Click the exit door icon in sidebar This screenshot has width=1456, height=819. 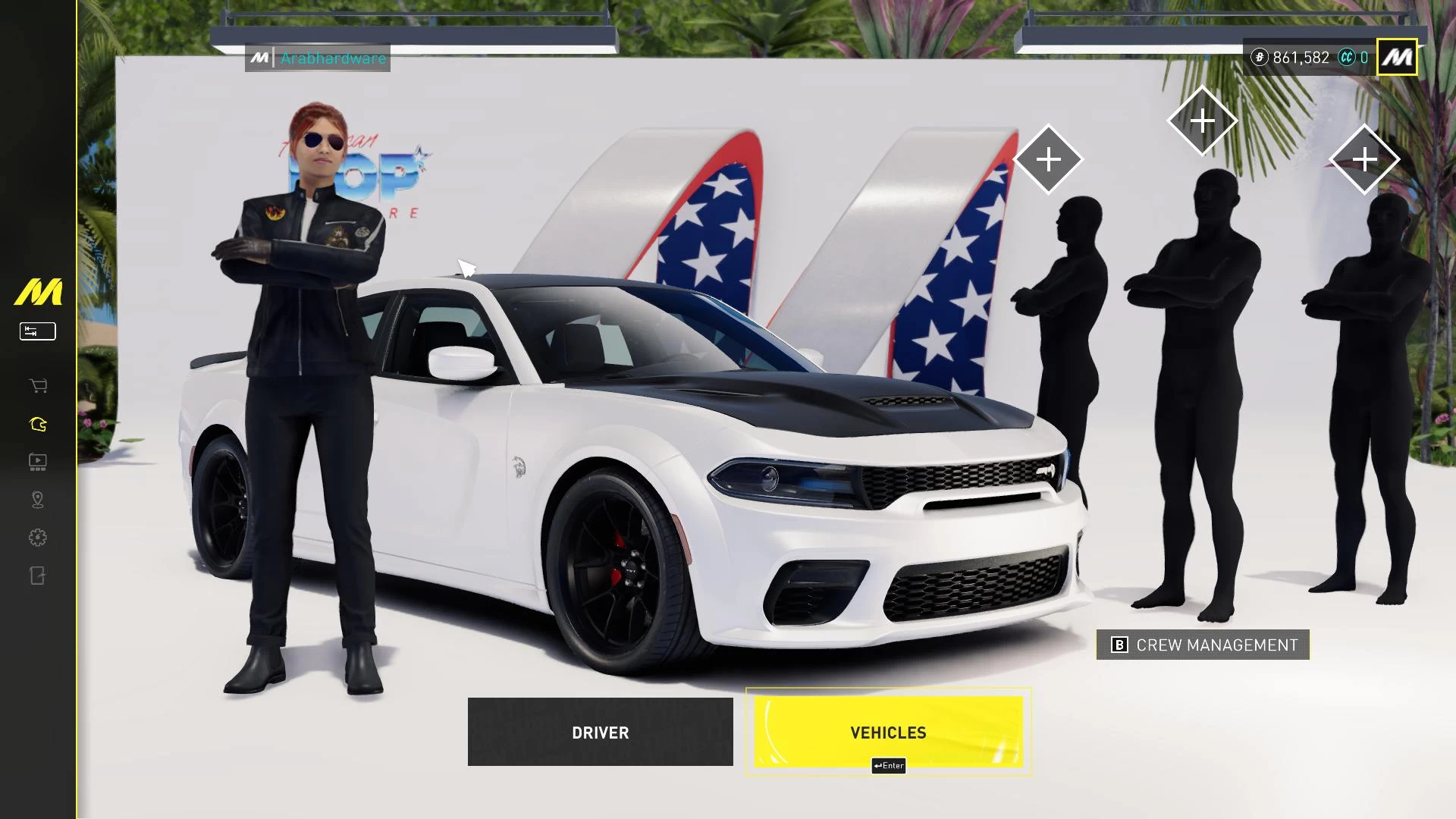tap(38, 576)
